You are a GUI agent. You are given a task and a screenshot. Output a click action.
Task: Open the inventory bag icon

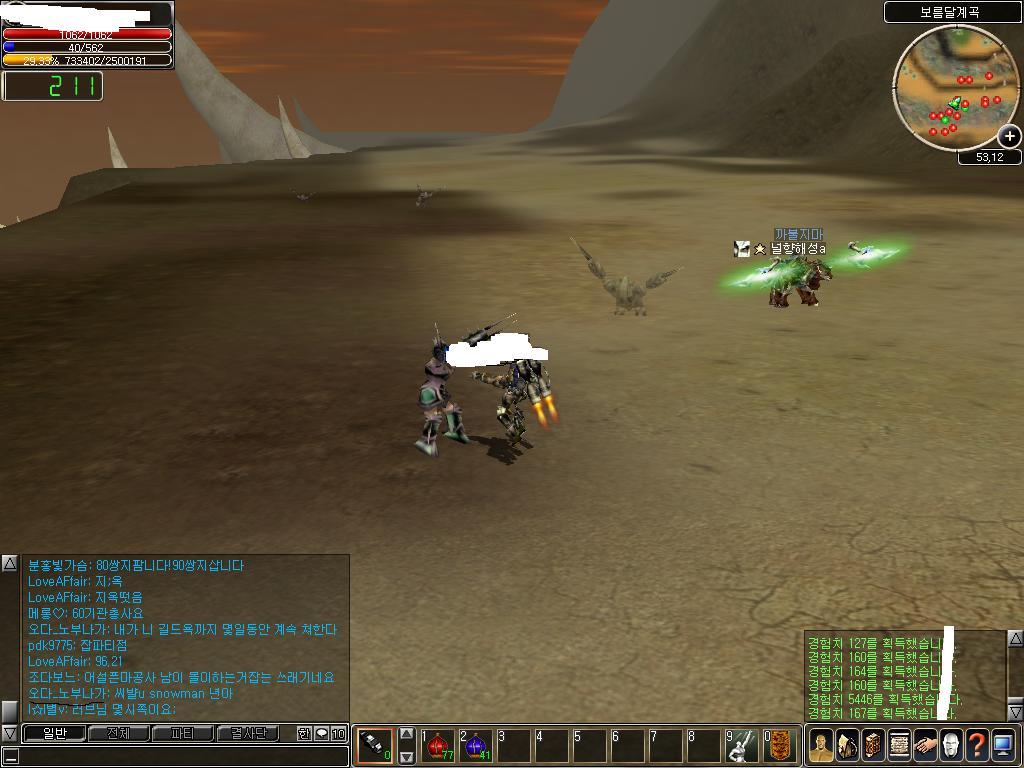coord(847,745)
